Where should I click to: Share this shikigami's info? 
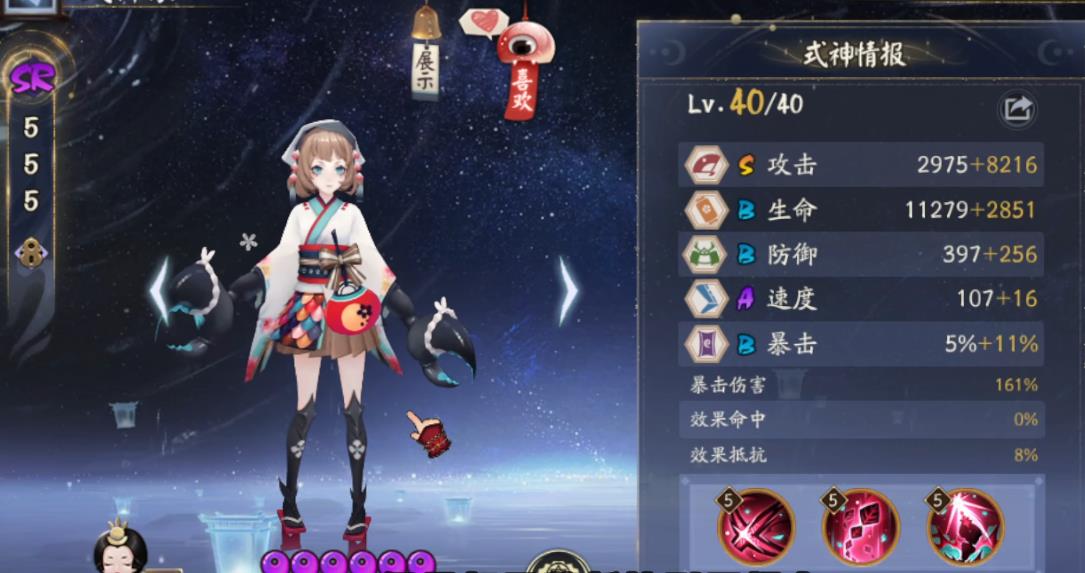coord(1017,108)
